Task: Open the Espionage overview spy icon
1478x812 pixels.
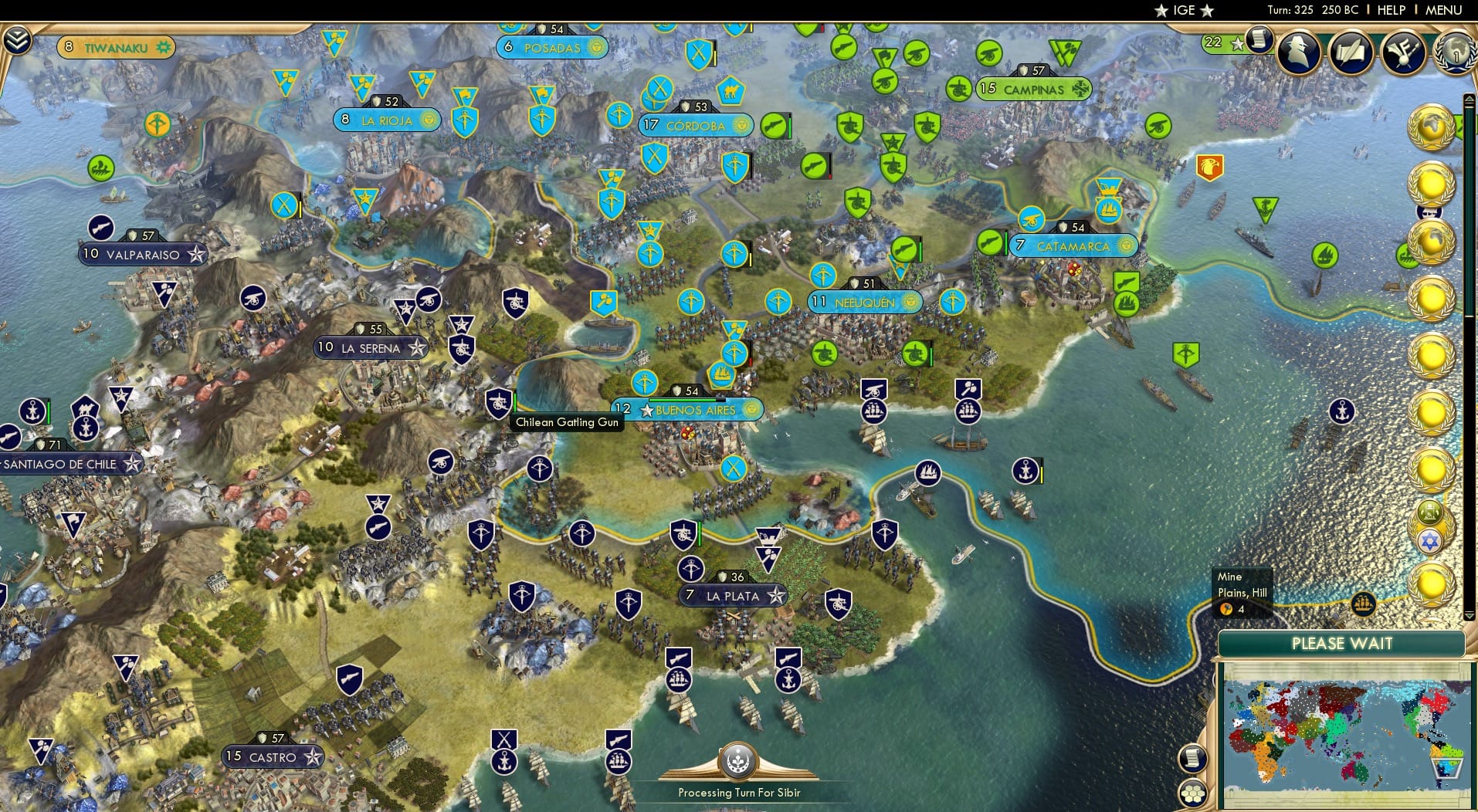Action: coord(1298,52)
